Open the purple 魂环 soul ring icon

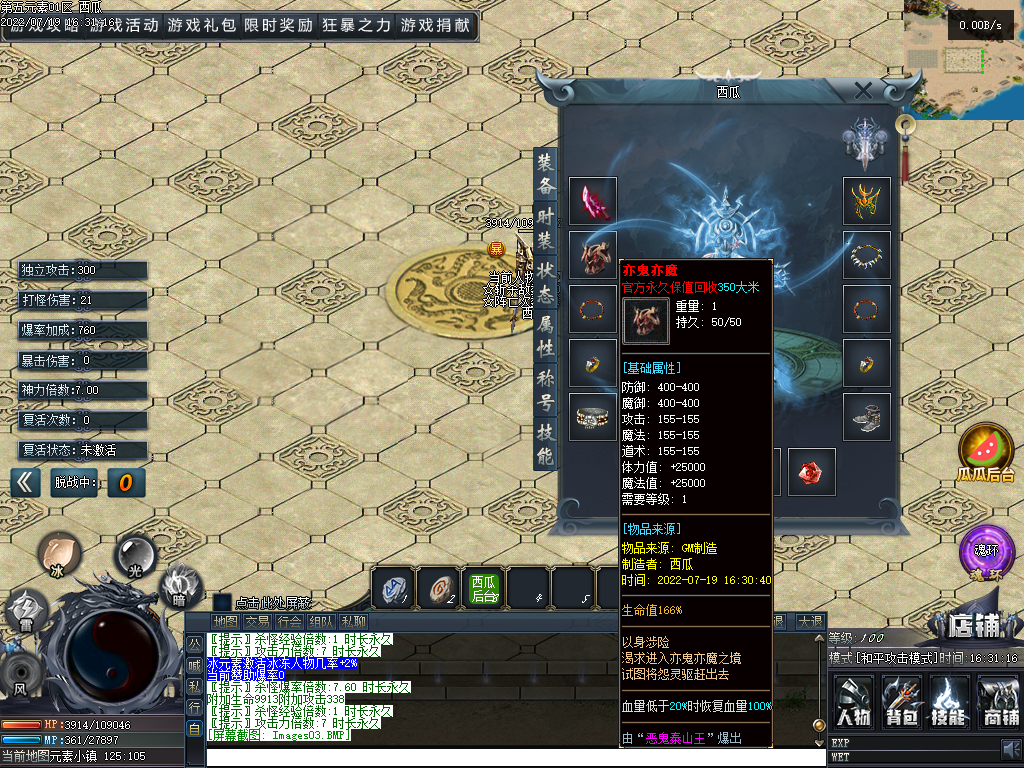point(986,553)
